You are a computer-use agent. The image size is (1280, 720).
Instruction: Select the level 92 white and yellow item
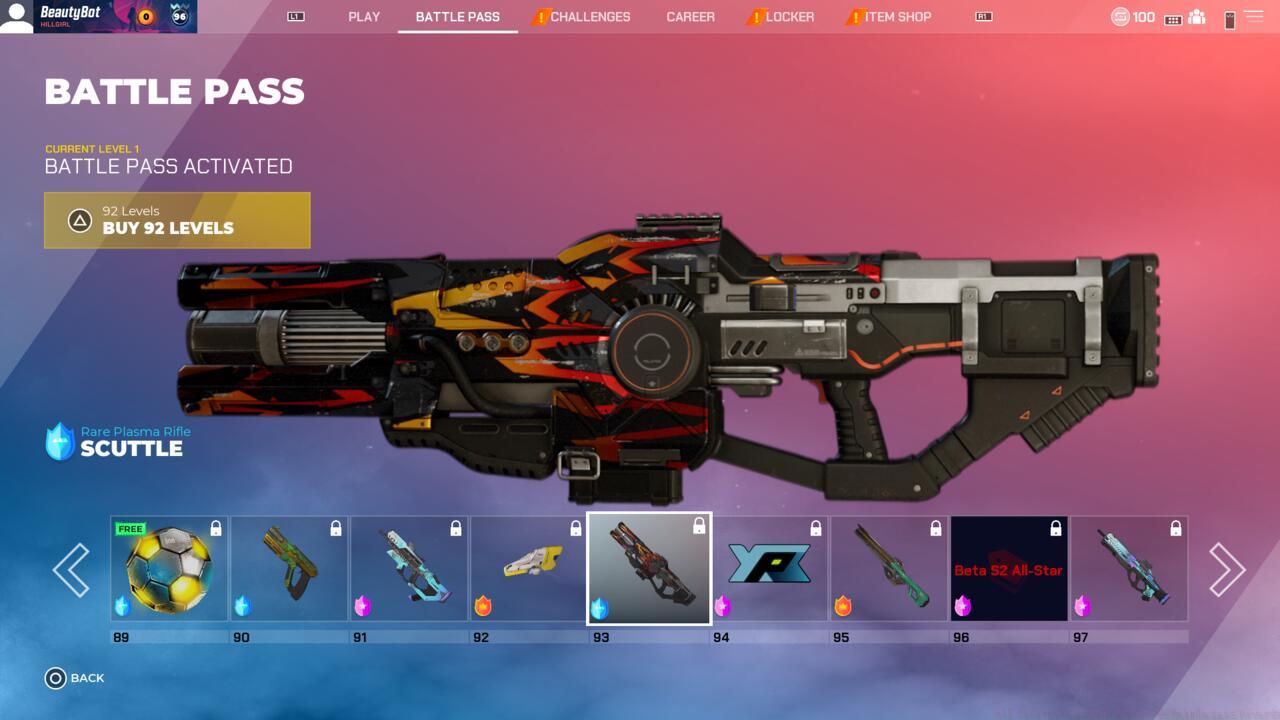pos(529,568)
